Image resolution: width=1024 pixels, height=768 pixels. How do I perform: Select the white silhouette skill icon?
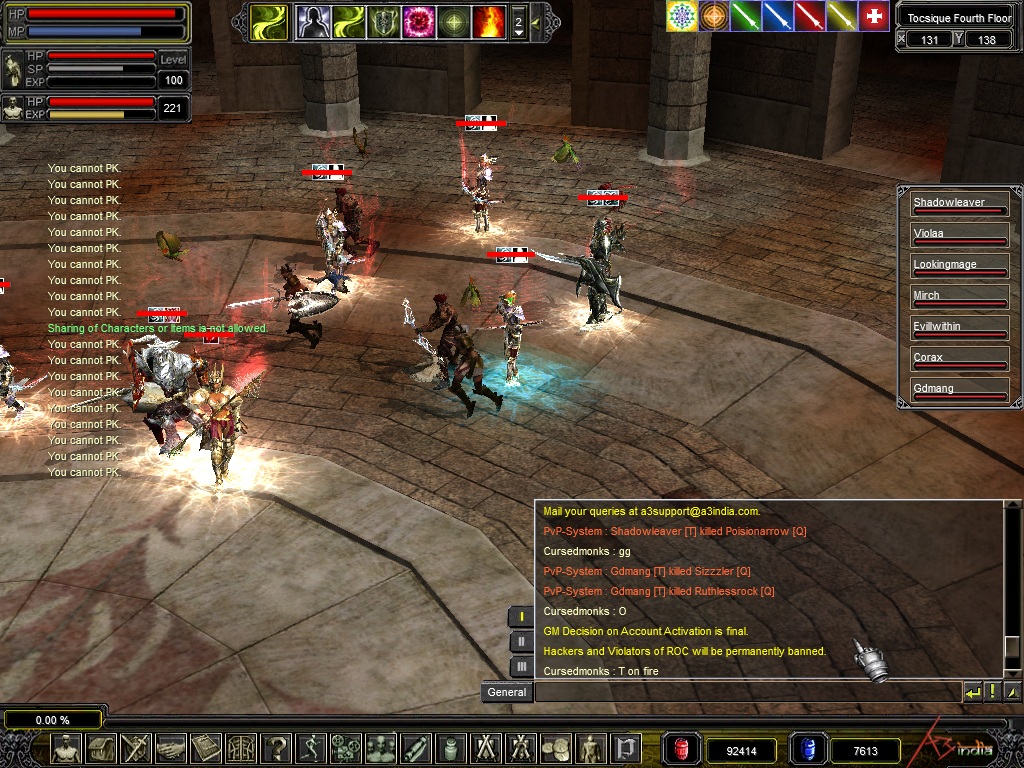pos(314,21)
